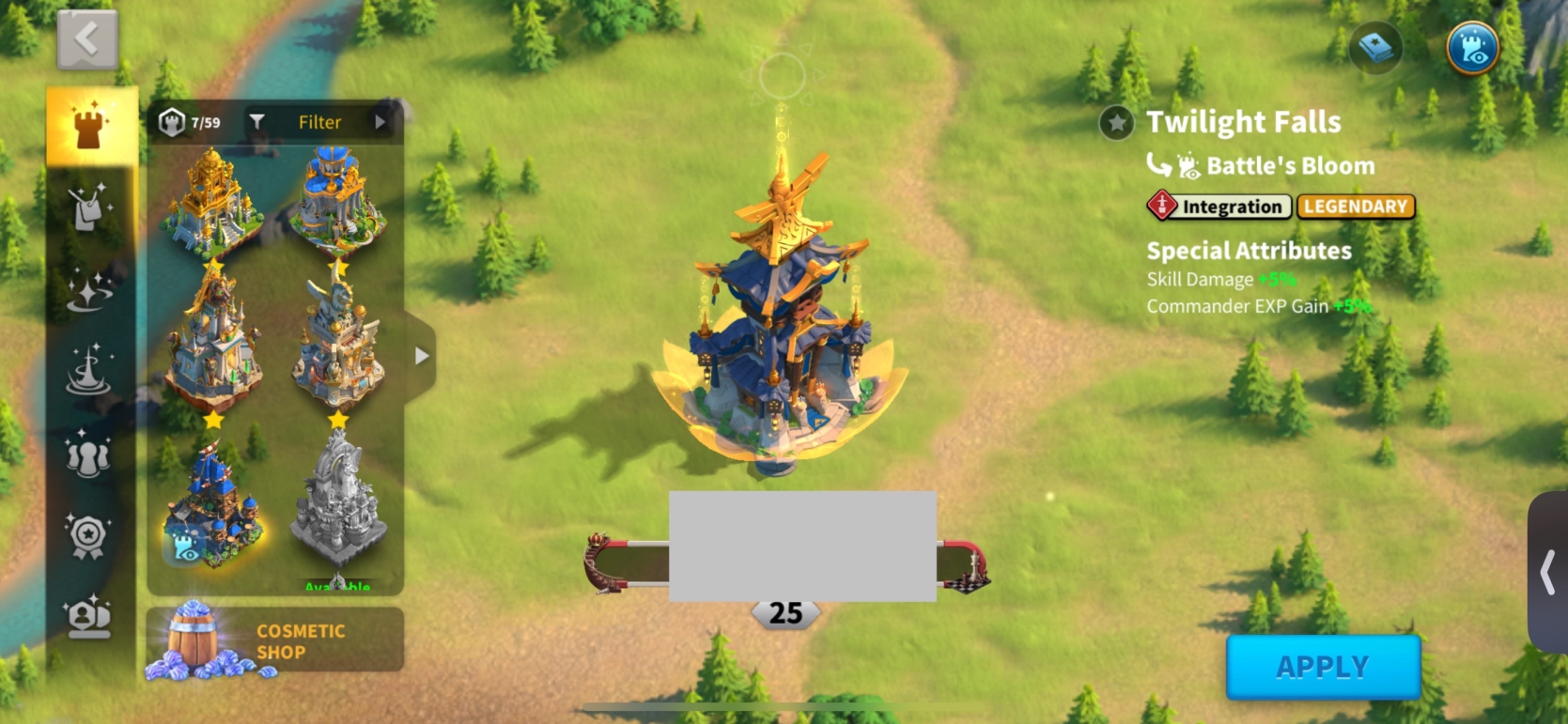Favorite Twilight Falls with the star icon
This screenshot has width=1568, height=724.
click(x=1117, y=123)
